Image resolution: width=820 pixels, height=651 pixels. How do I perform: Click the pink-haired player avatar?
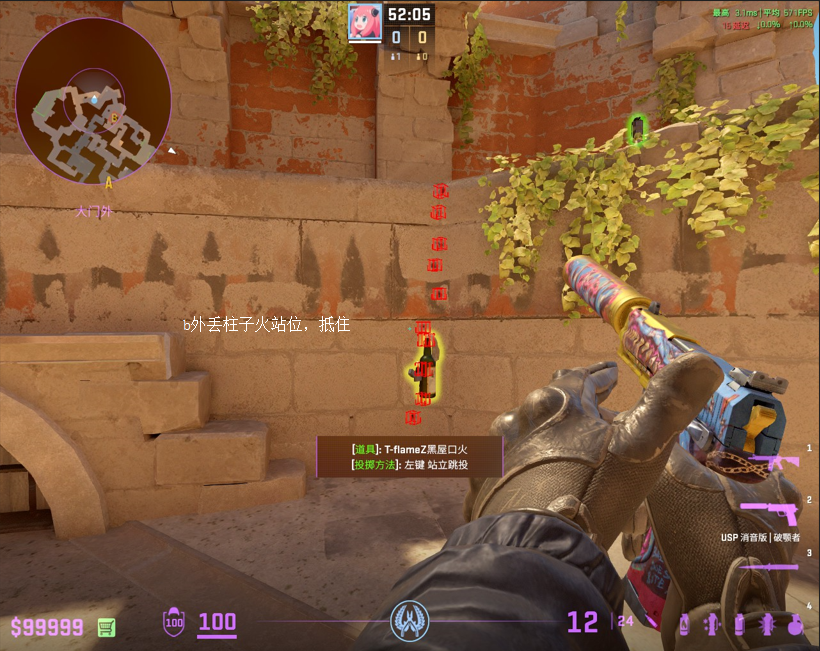[365, 22]
